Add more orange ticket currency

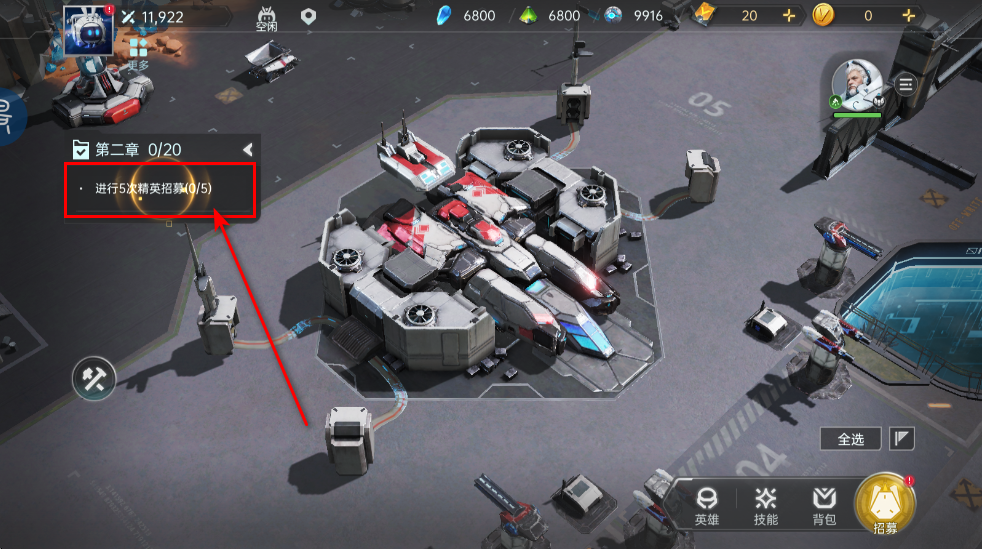[x=790, y=16]
